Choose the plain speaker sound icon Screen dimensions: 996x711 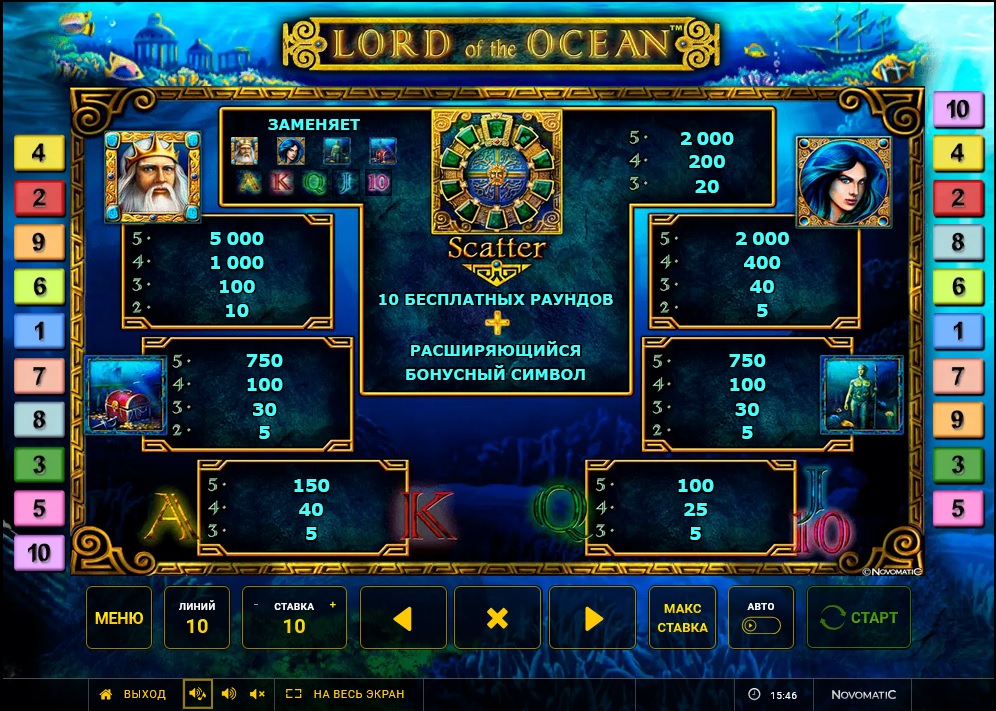(x=228, y=694)
